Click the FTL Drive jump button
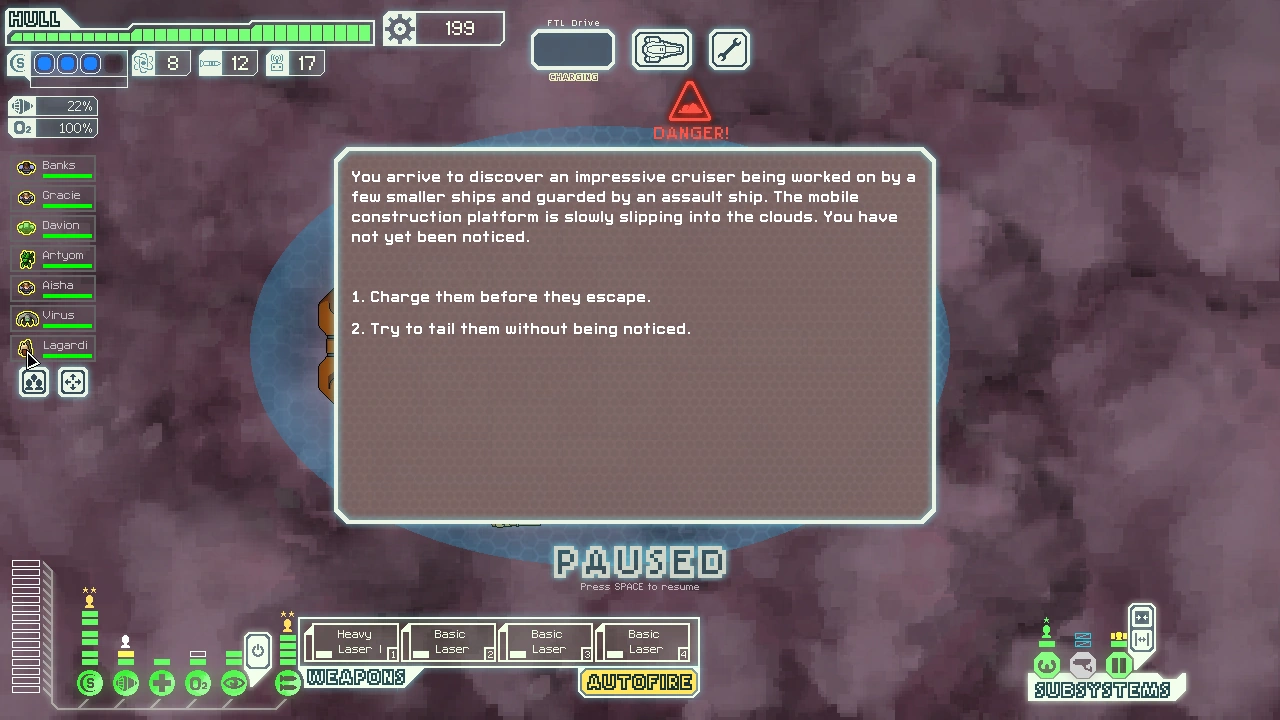1280x720 pixels. 572,50
